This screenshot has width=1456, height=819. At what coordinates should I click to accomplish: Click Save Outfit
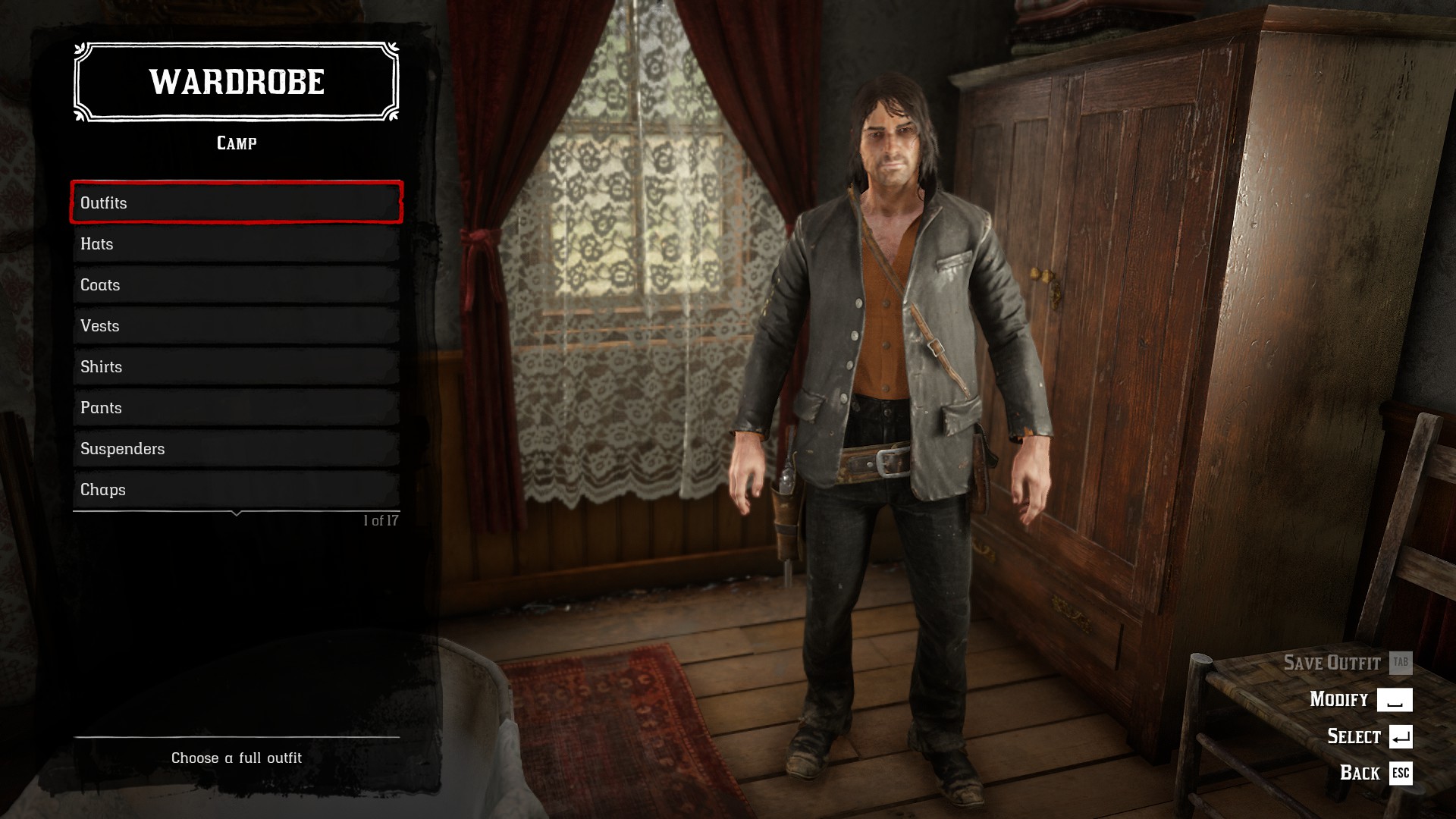click(x=1332, y=662)
